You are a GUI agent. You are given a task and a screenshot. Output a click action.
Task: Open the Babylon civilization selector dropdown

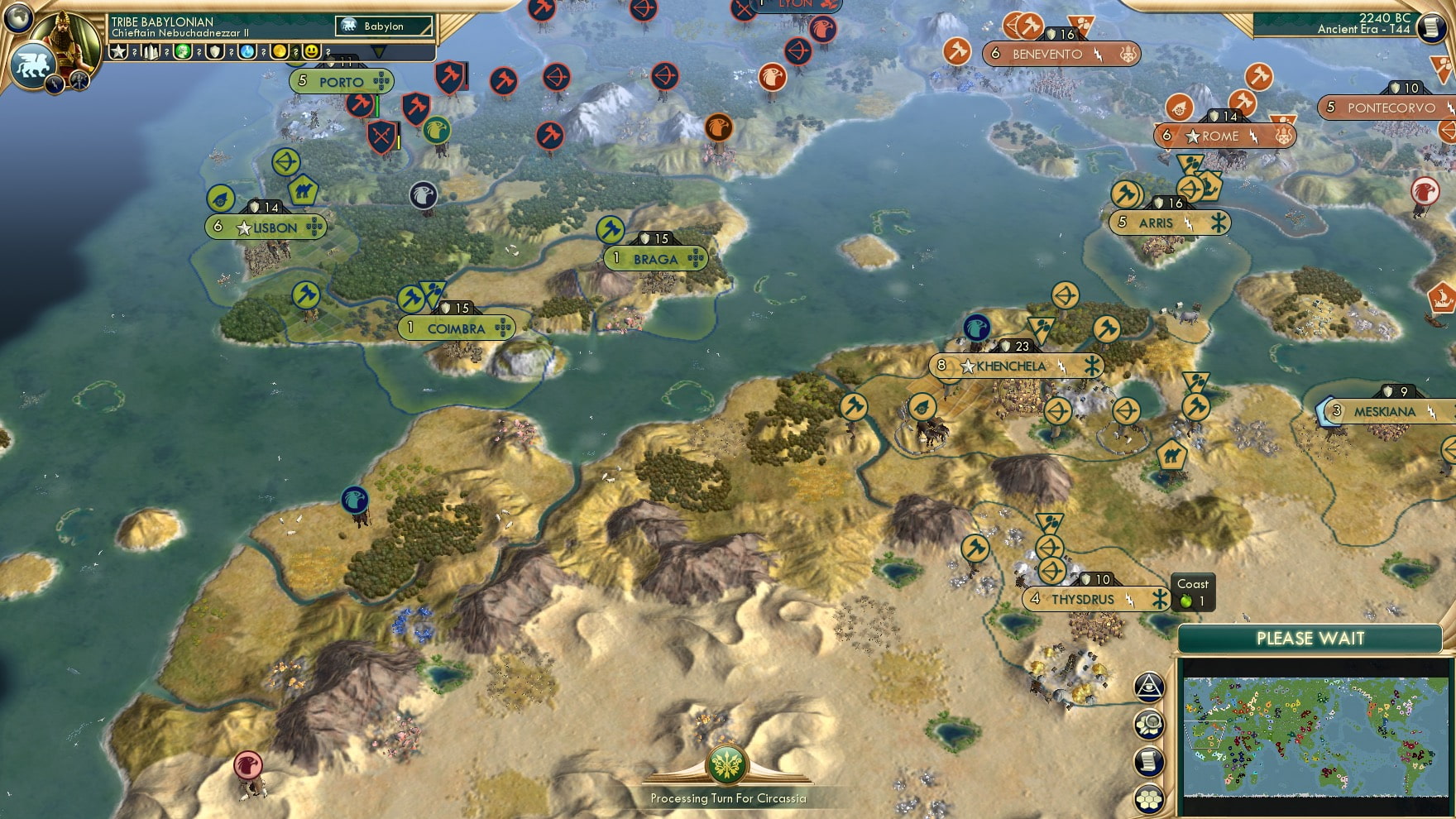point(385,26)
